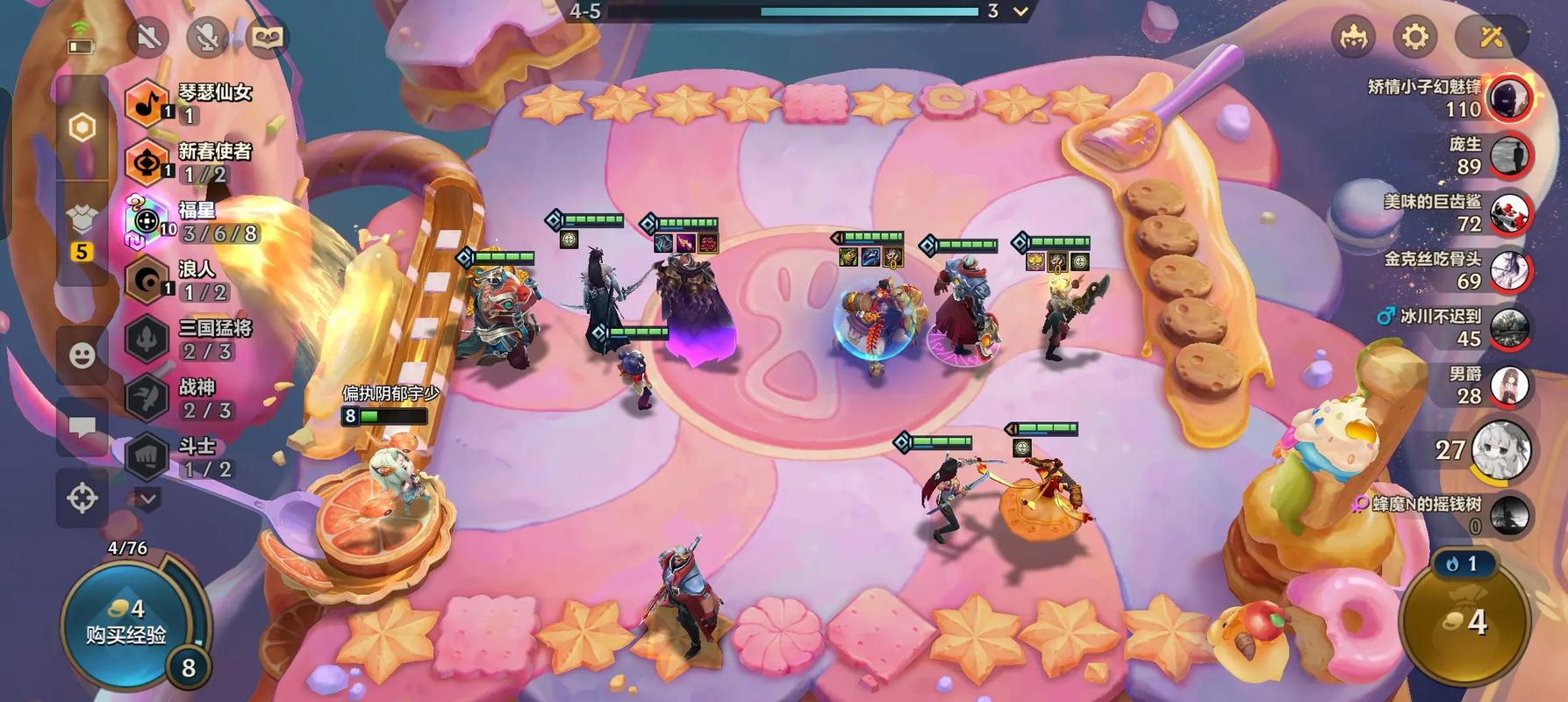The height and width of the screenshot is (702, 1568).
Task: Open the chat speech bubble
Action: pyautogui.click(x=82, y=427)
